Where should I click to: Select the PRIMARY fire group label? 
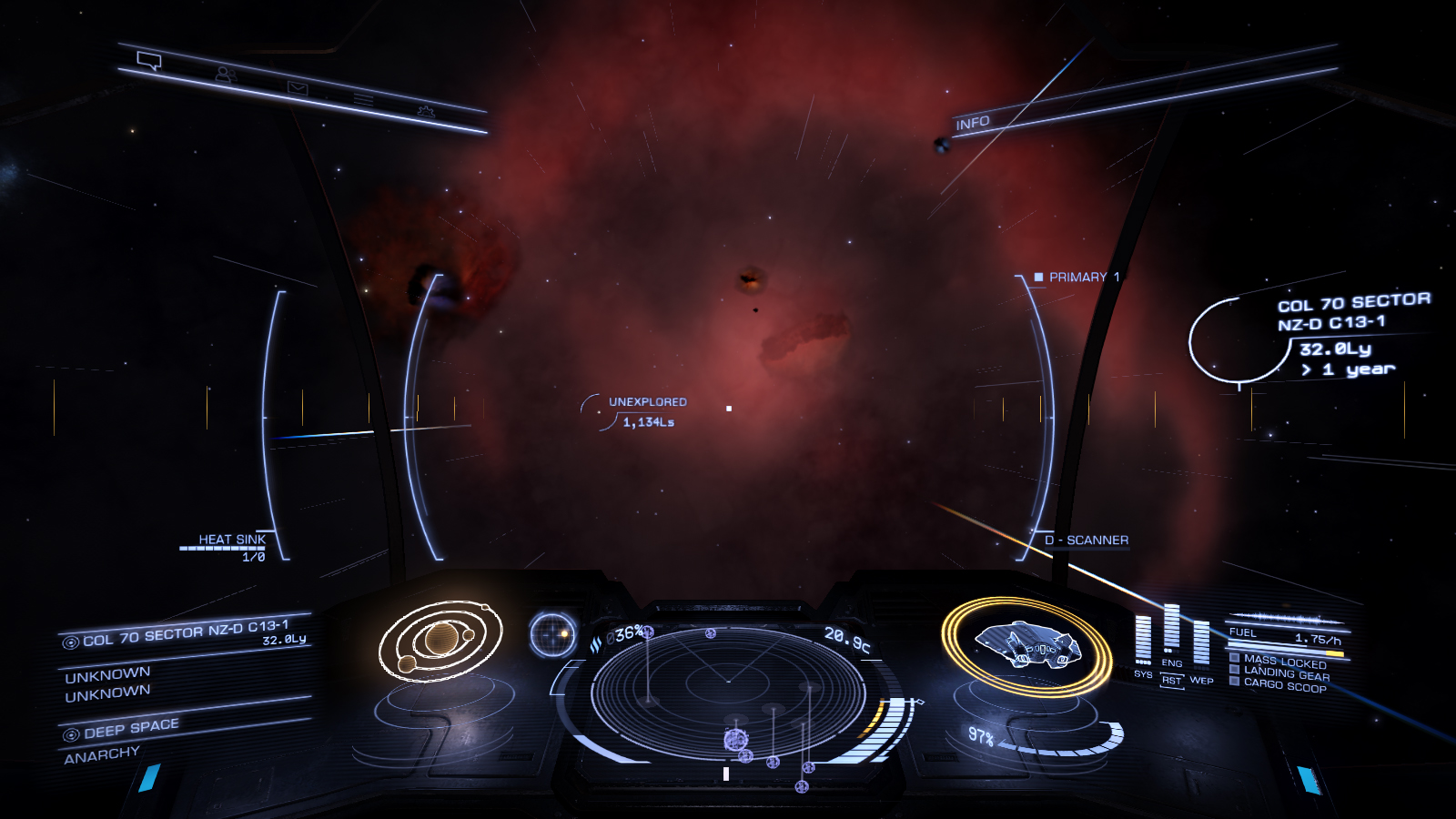(x=1077, y=277)
